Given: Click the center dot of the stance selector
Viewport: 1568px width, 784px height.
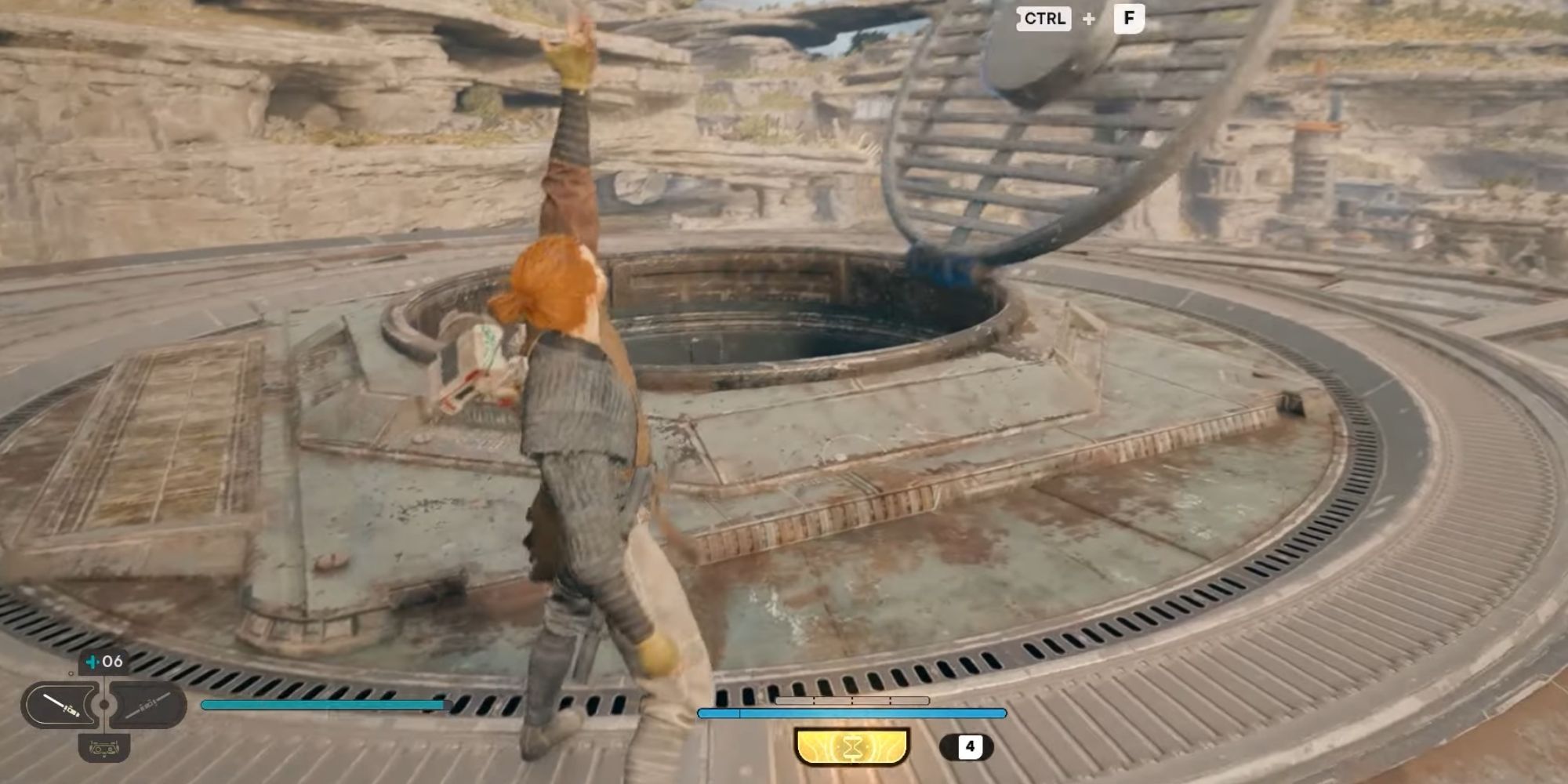Looking at the screenshot, I should click(103, 704).
